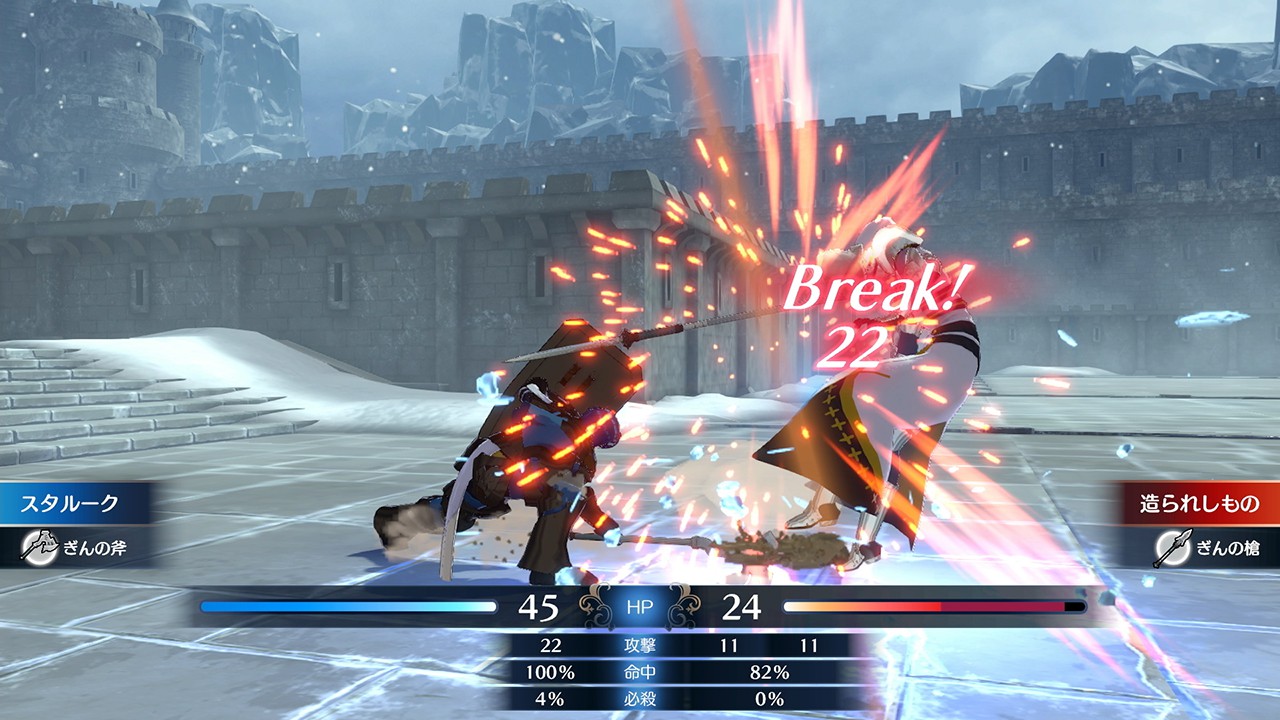1280x720 pixels.
Task: Click the ぎんの槍 silver lance weapon icon
Action: pyautogui.click(x=1169, y=548)
